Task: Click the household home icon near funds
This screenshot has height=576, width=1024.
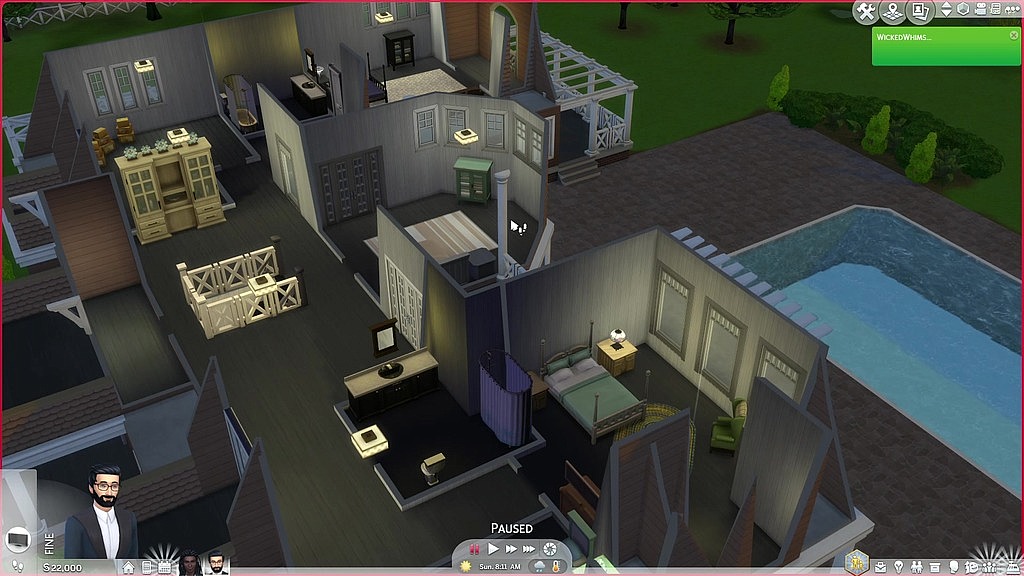Action: coord(128,567)
